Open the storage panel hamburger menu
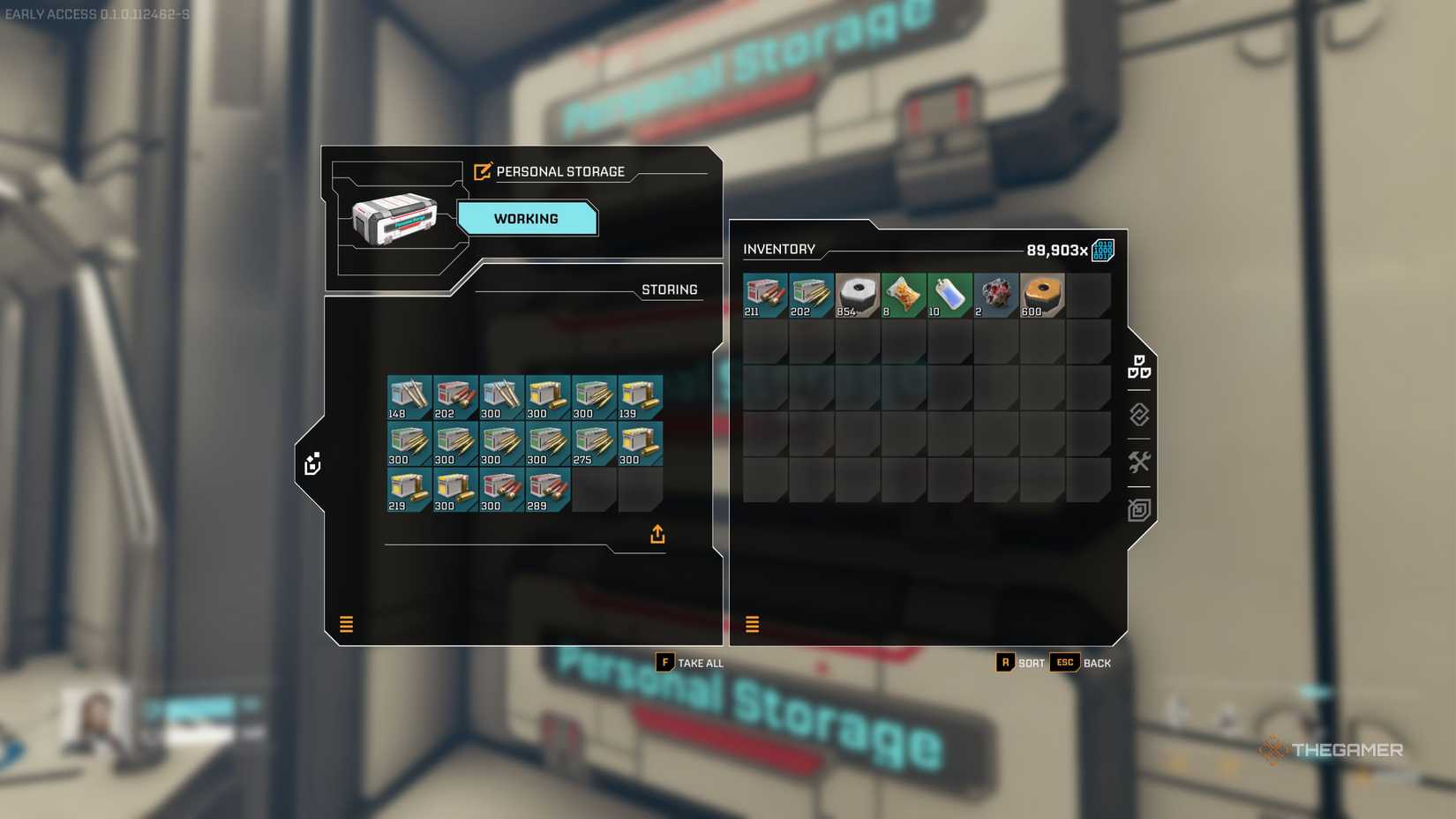The height and width of the screenshot is (819, 1456). click(x=346, y=624)
